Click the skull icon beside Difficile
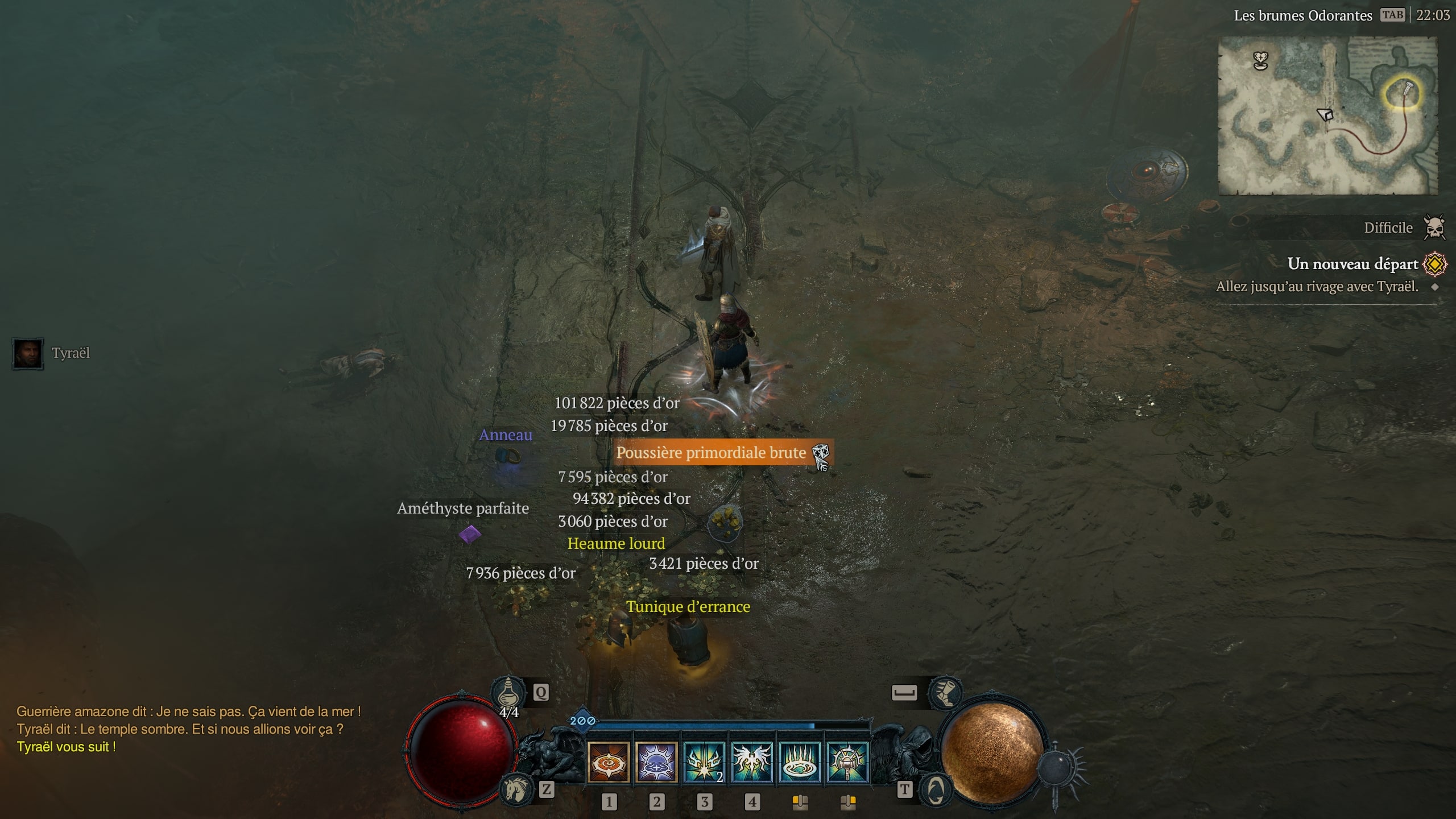This screenshot has width=1456, height=819. (1435, 226)
